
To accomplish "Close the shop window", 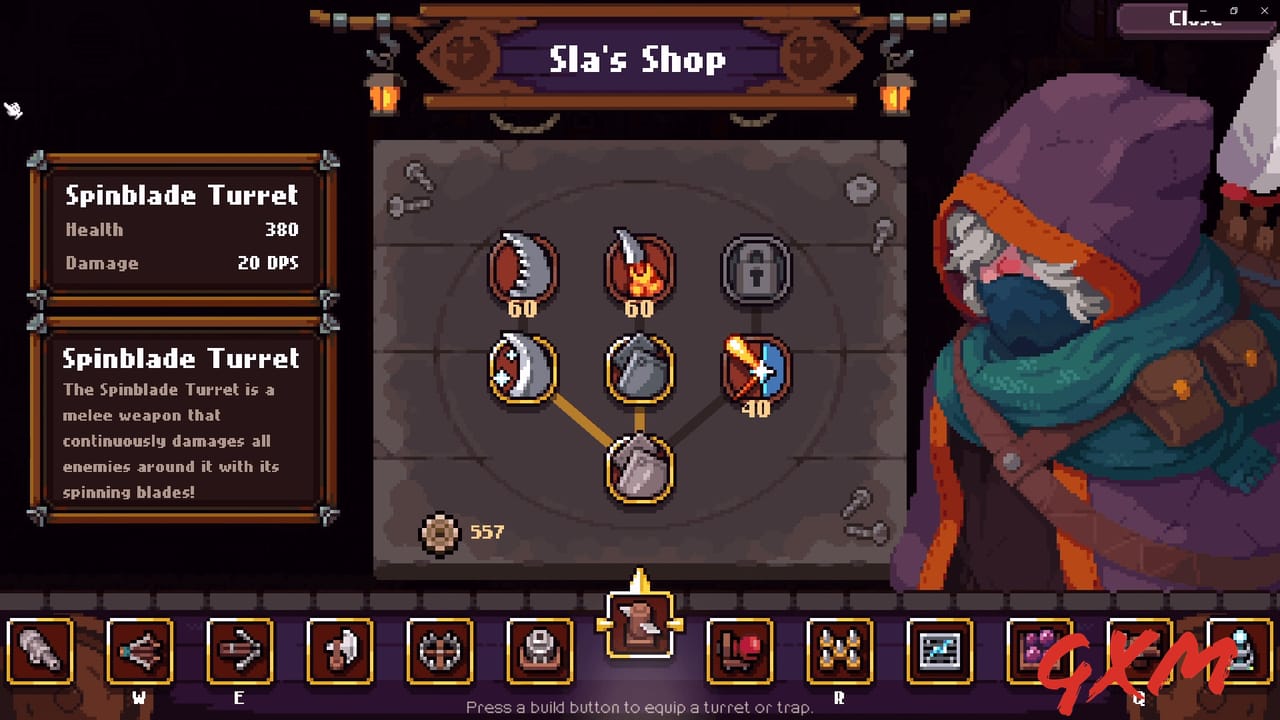I will [x=1196, y=18].
